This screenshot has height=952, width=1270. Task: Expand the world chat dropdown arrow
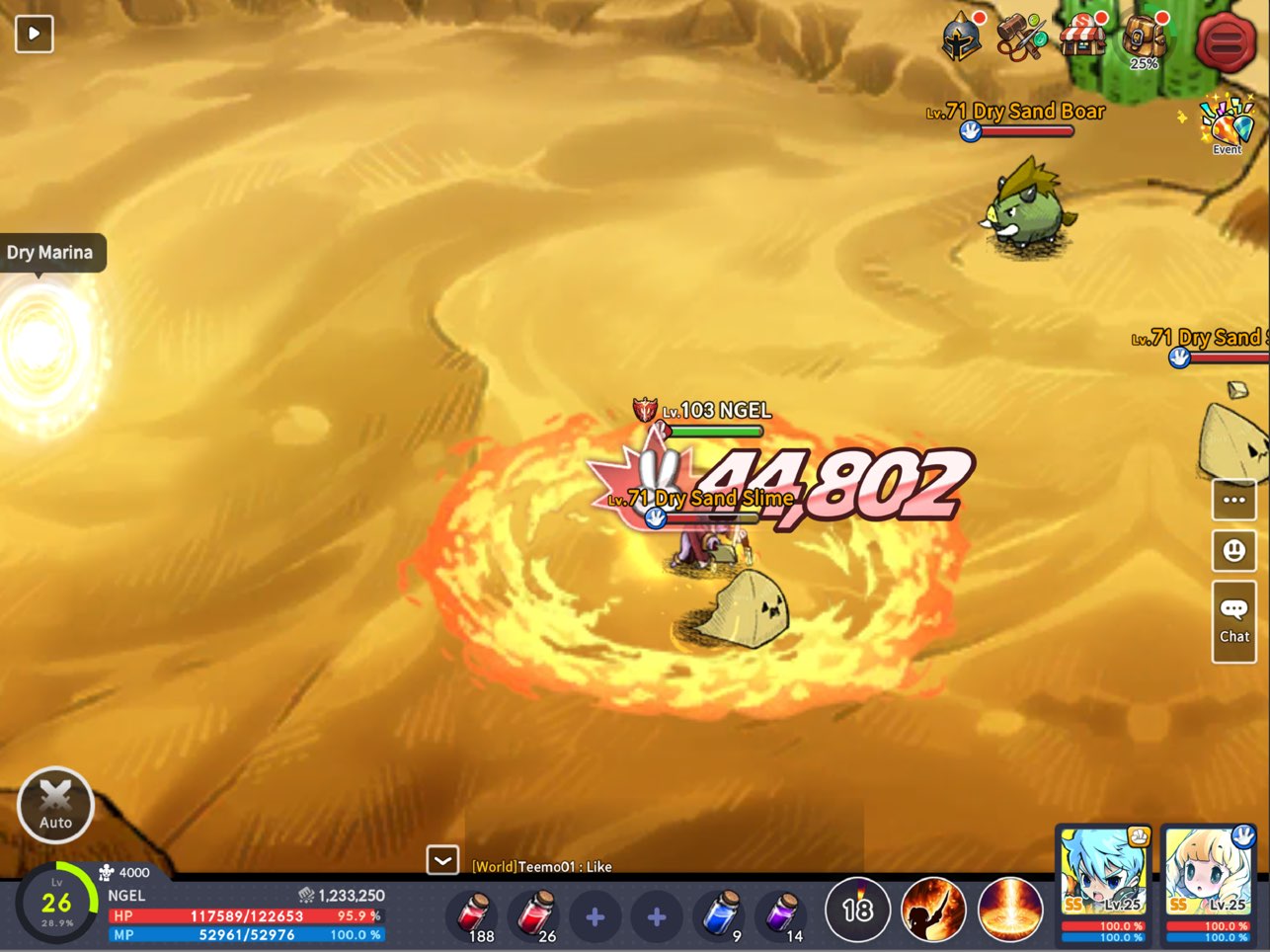coord(442,861)
